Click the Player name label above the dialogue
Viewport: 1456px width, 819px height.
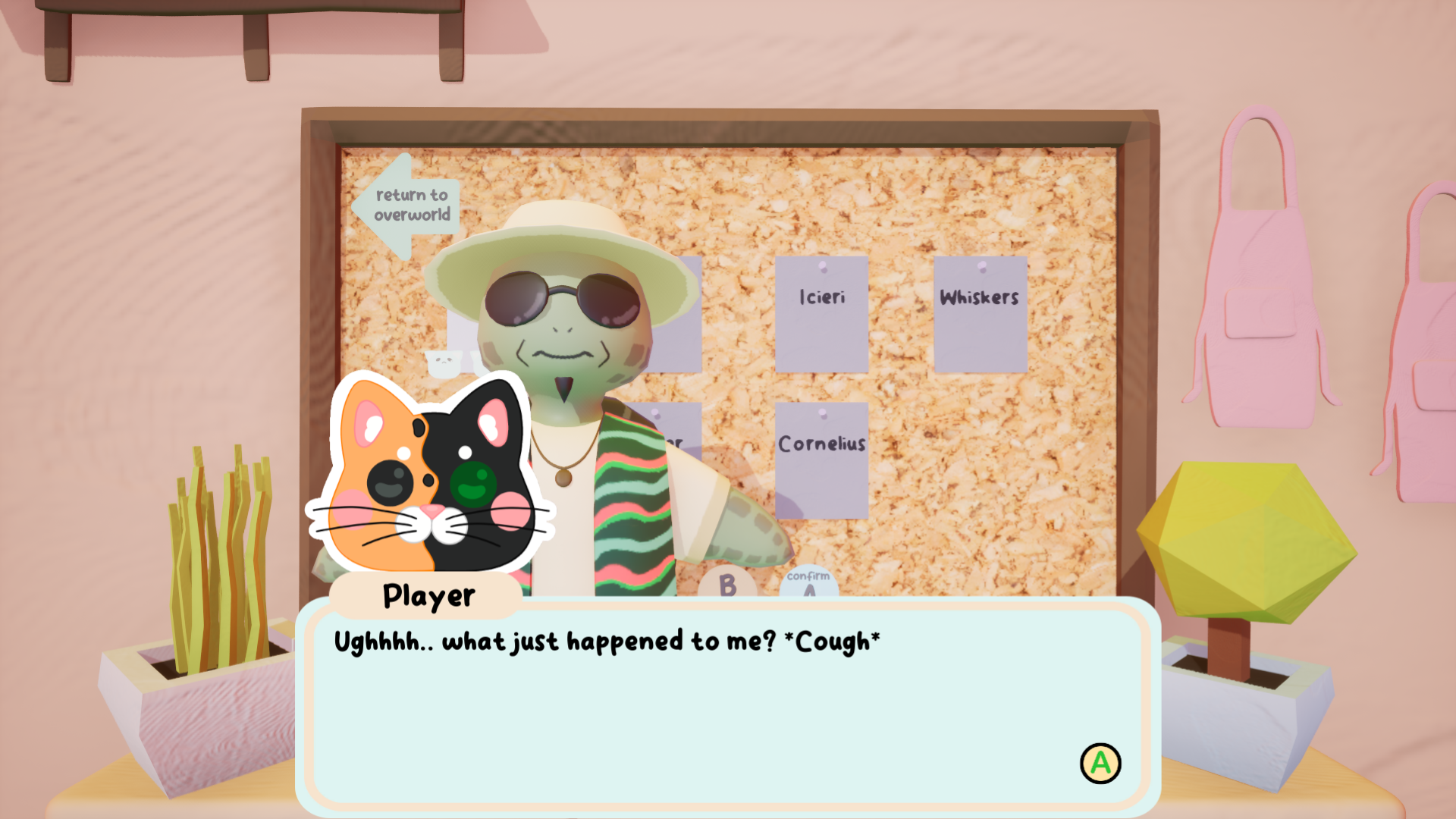(427, 597)
